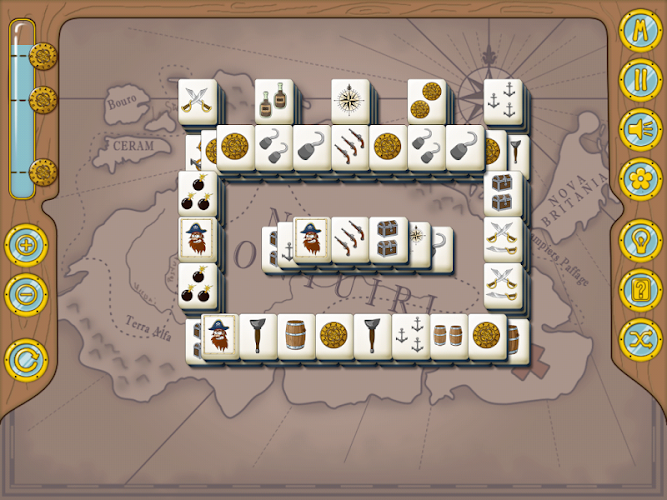Select the two gold coins tile
Image resolution: width=667 pixels, height=500 pixels.
click(x=427, y=102)
